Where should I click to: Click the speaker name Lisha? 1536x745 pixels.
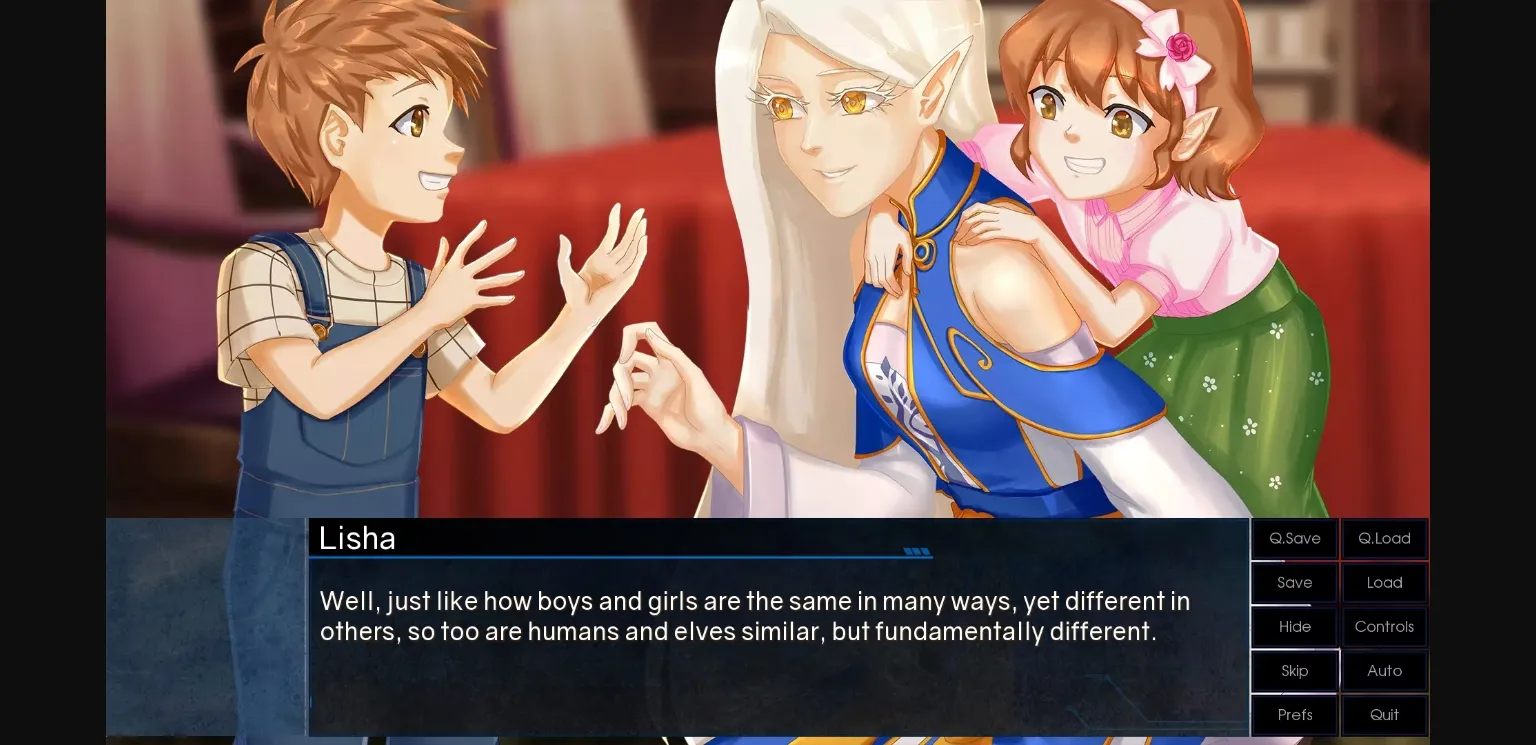pos(357,538)
